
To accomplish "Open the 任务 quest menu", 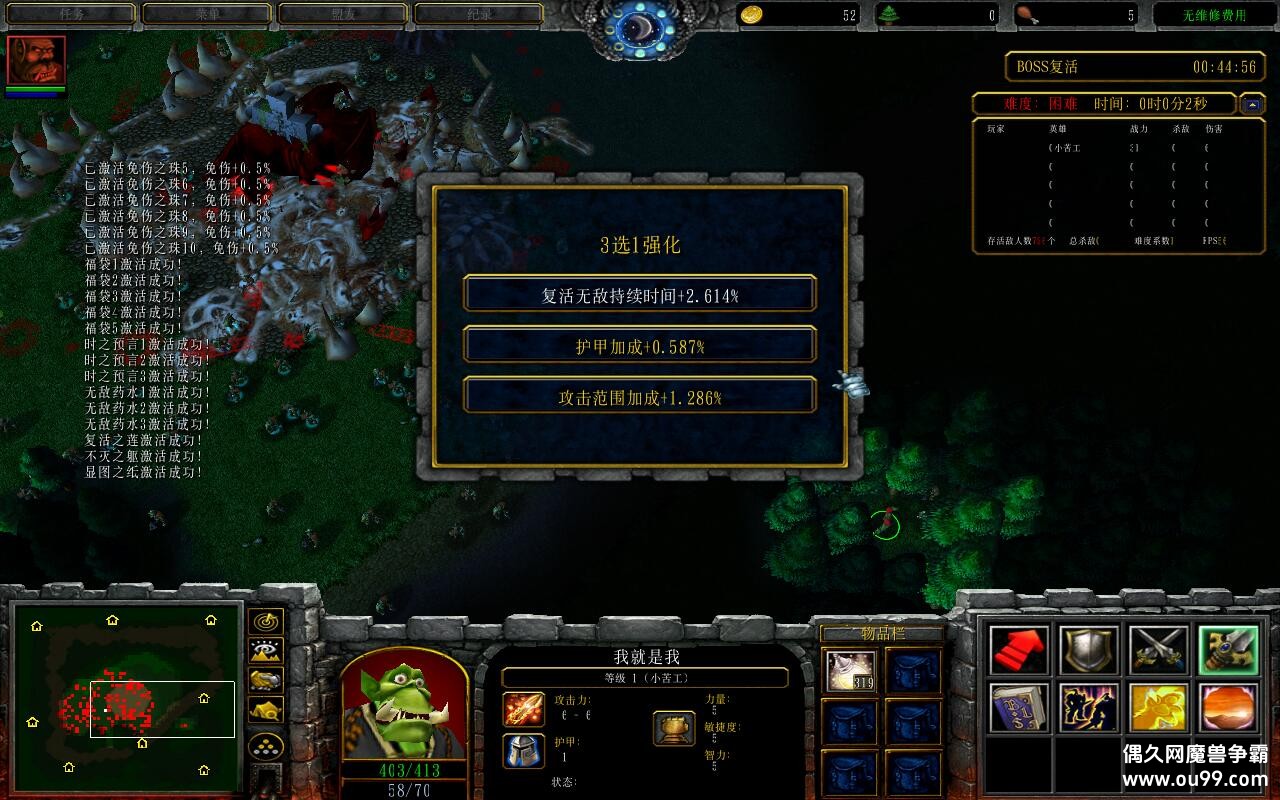I will point(70,13).
